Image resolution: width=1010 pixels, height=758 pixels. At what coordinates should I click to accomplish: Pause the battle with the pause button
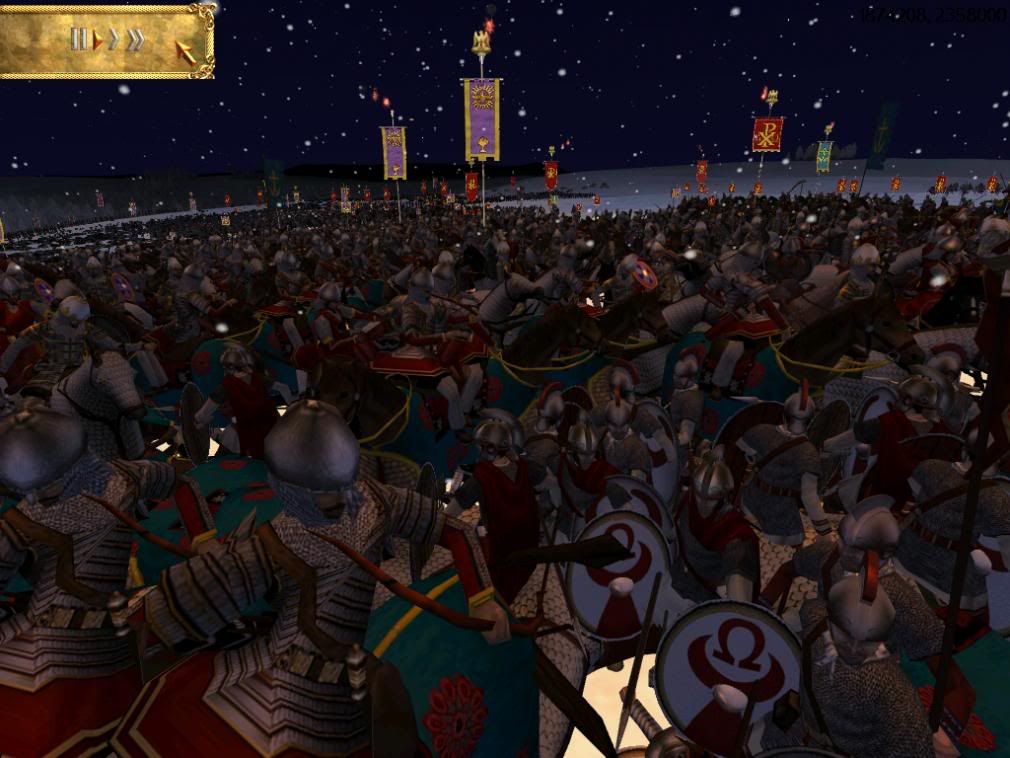point(78,39)
